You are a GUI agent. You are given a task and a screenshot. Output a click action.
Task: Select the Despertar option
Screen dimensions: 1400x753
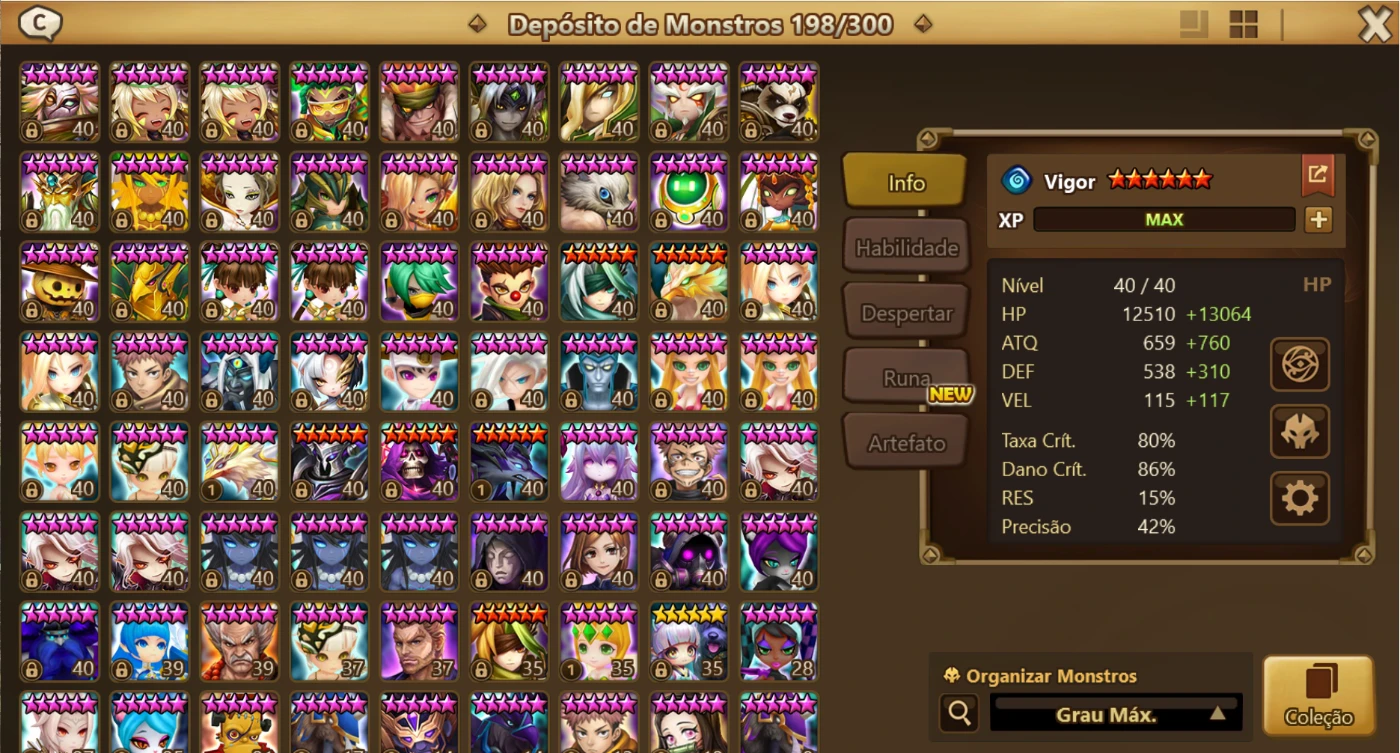[x=906, y=311]
